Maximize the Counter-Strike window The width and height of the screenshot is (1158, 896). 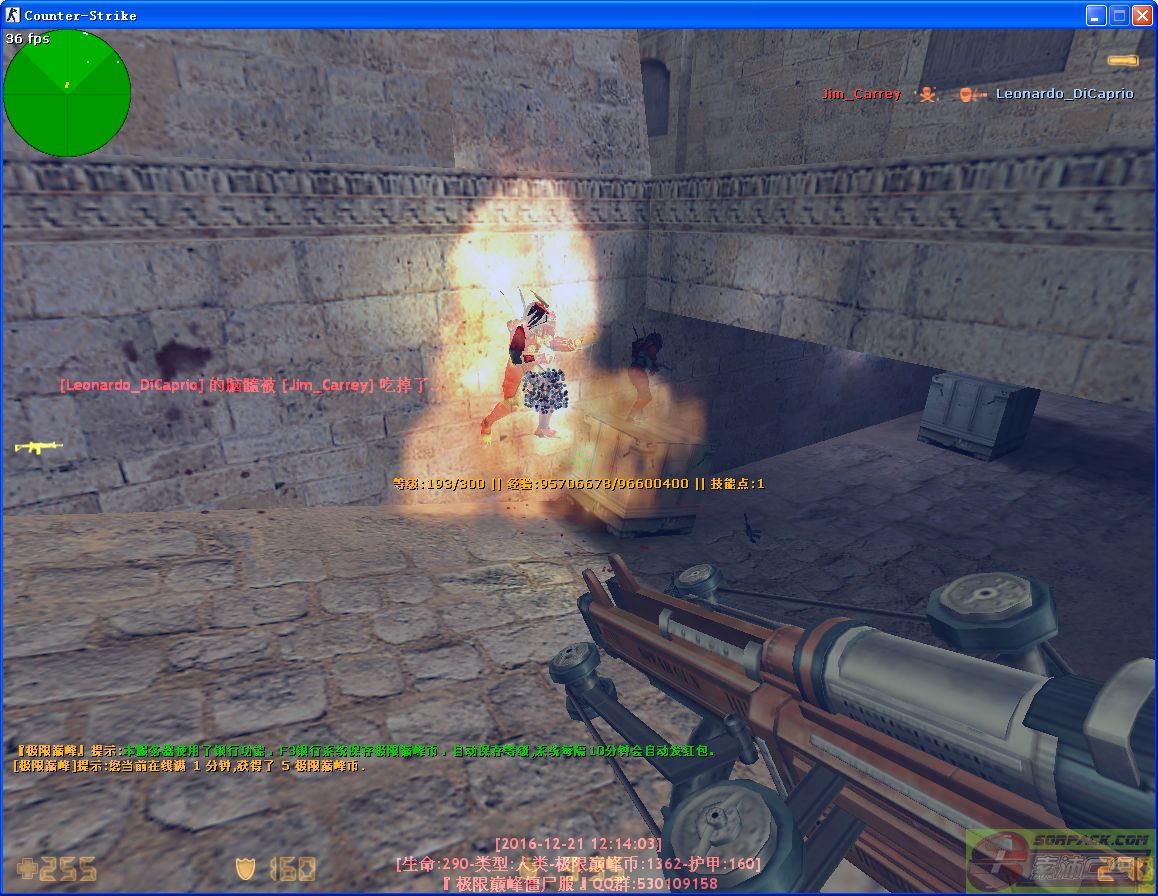coord(1119,15)
